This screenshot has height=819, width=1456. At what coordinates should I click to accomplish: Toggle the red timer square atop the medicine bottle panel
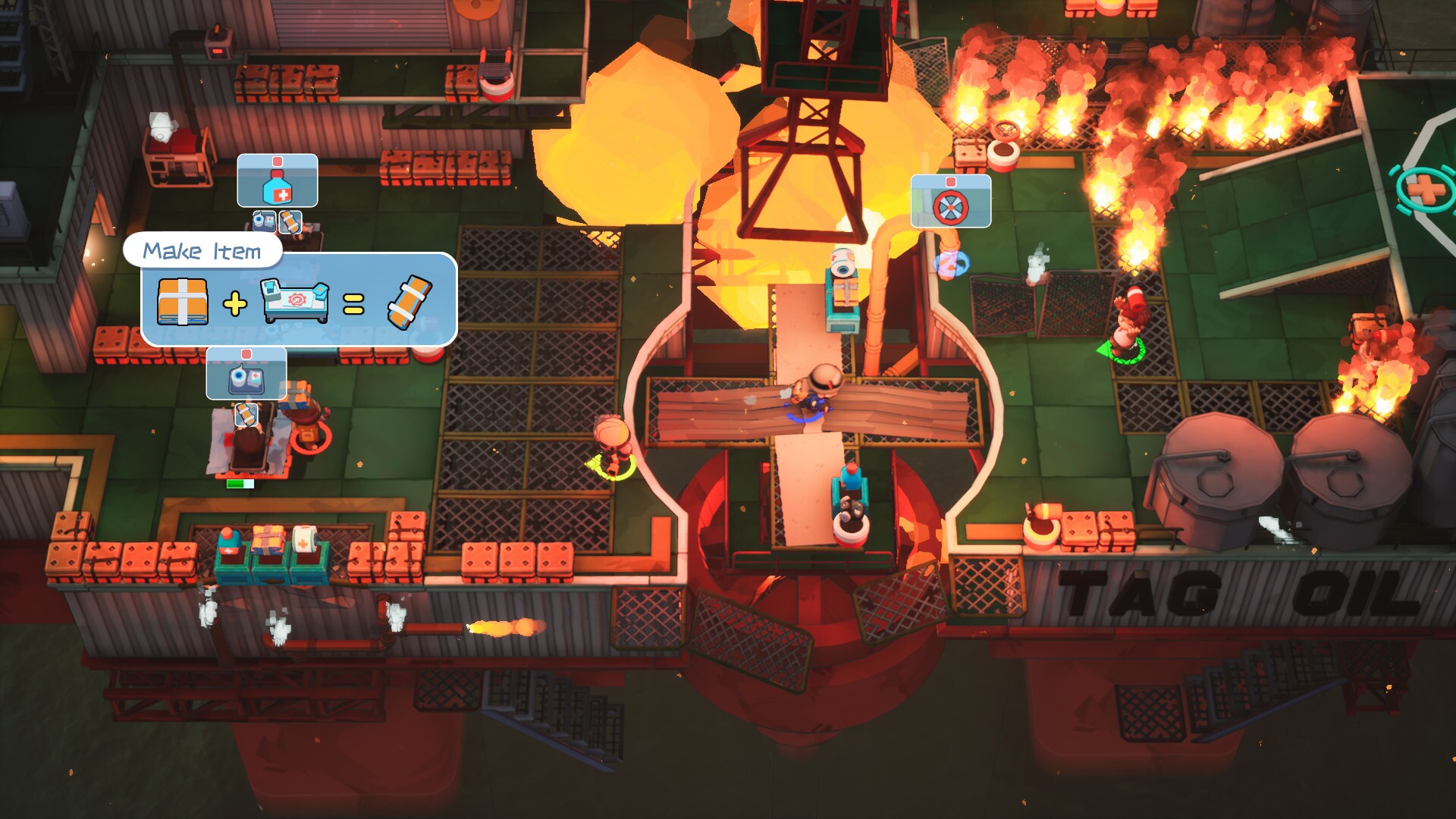tap(278, 161)
